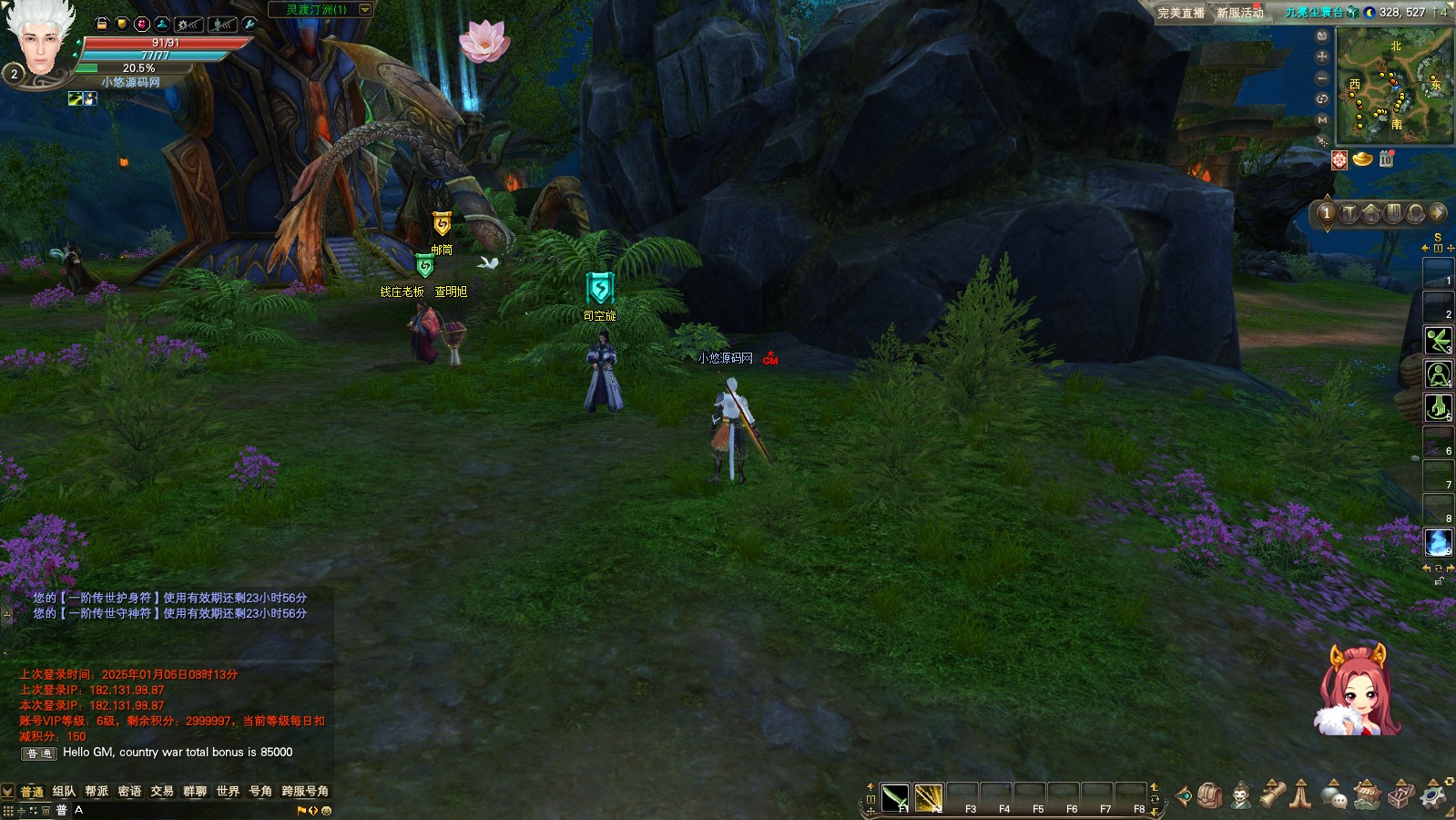
Task: Switch to the 世界 chat tab
Action: [228, 791]
